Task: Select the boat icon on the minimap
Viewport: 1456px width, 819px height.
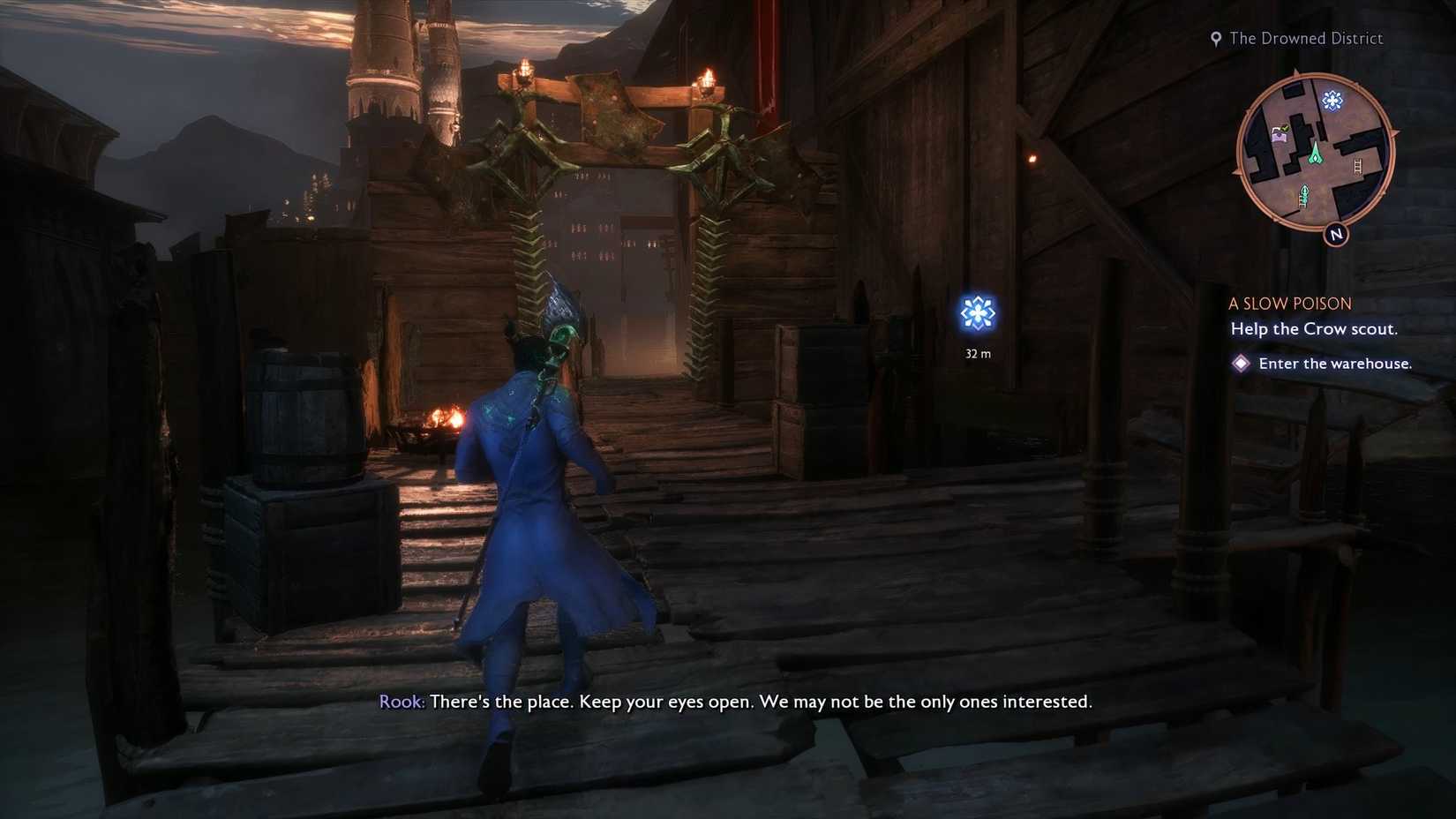Action: point(1304,192)
